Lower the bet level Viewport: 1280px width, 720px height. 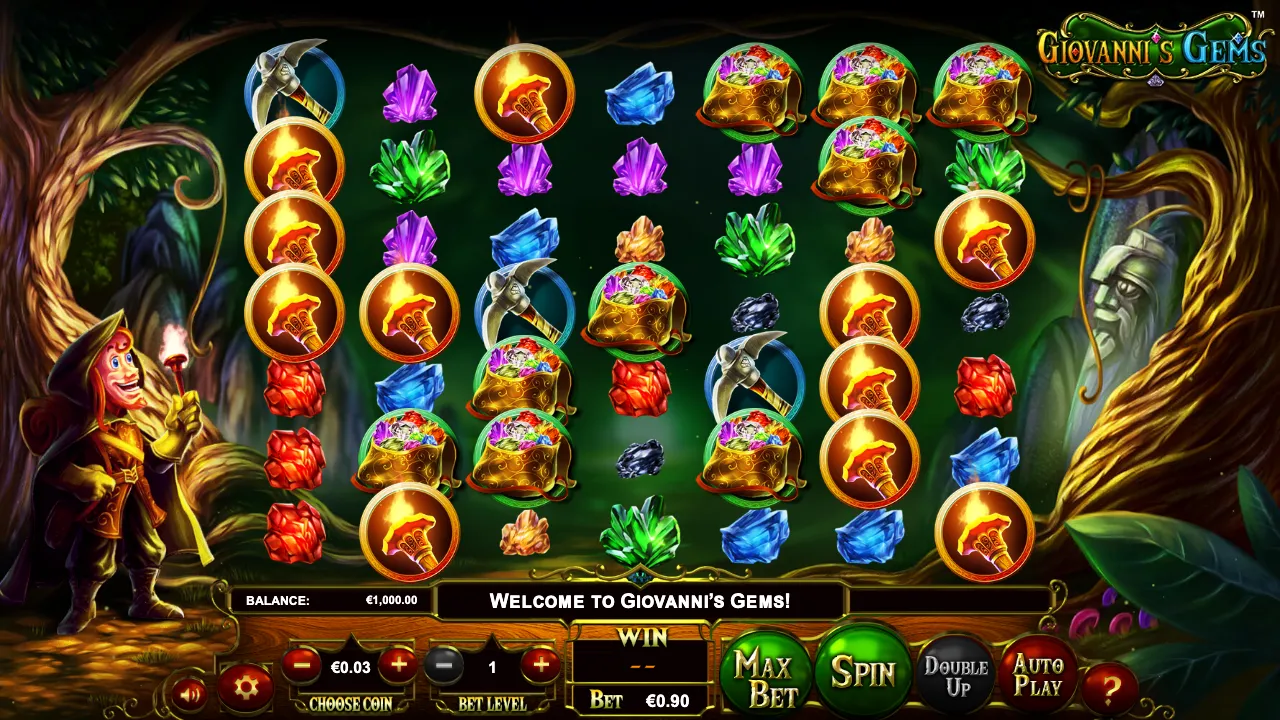pos(445,663)
